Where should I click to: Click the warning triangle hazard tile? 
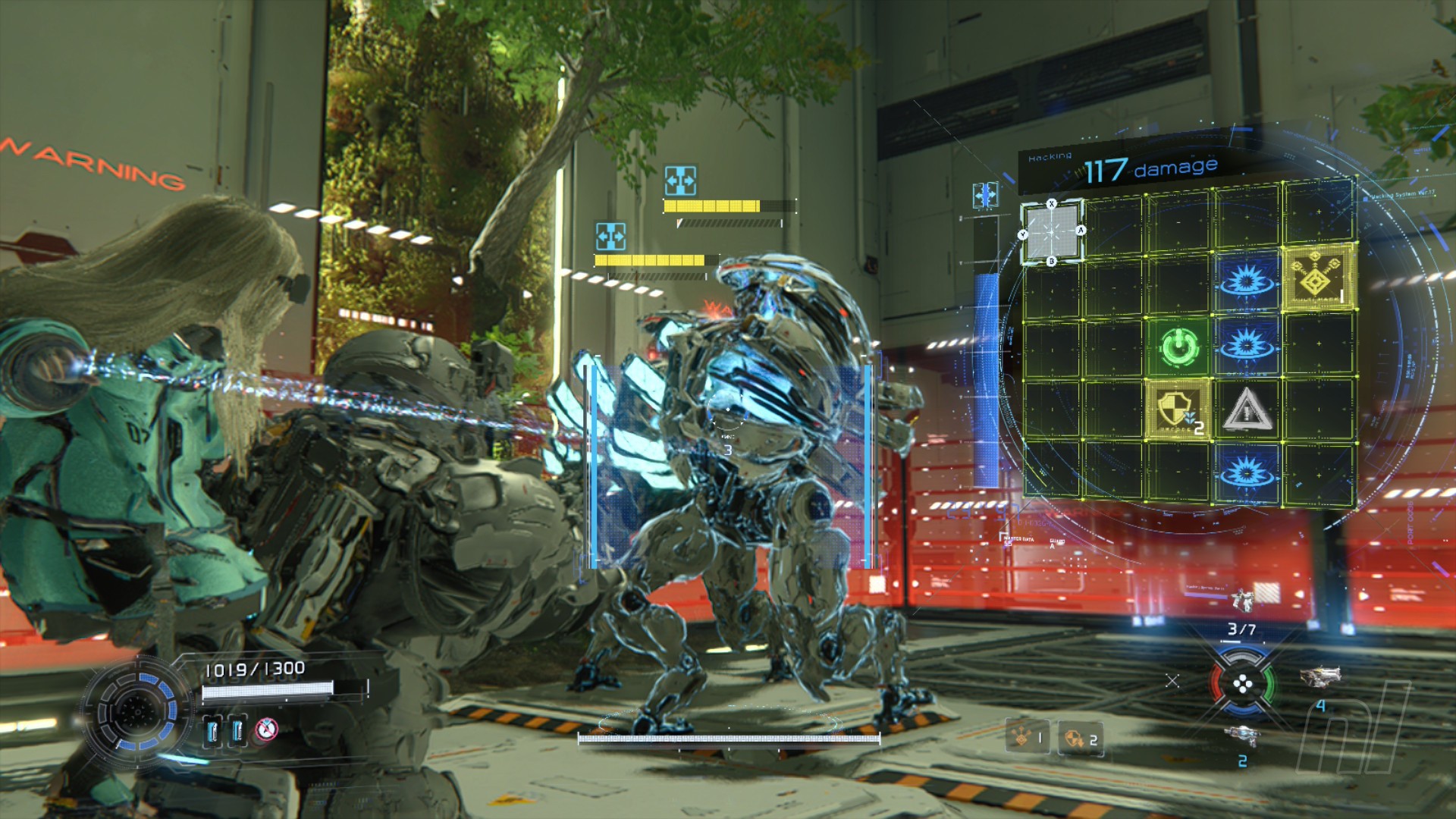pos(1246,410)
